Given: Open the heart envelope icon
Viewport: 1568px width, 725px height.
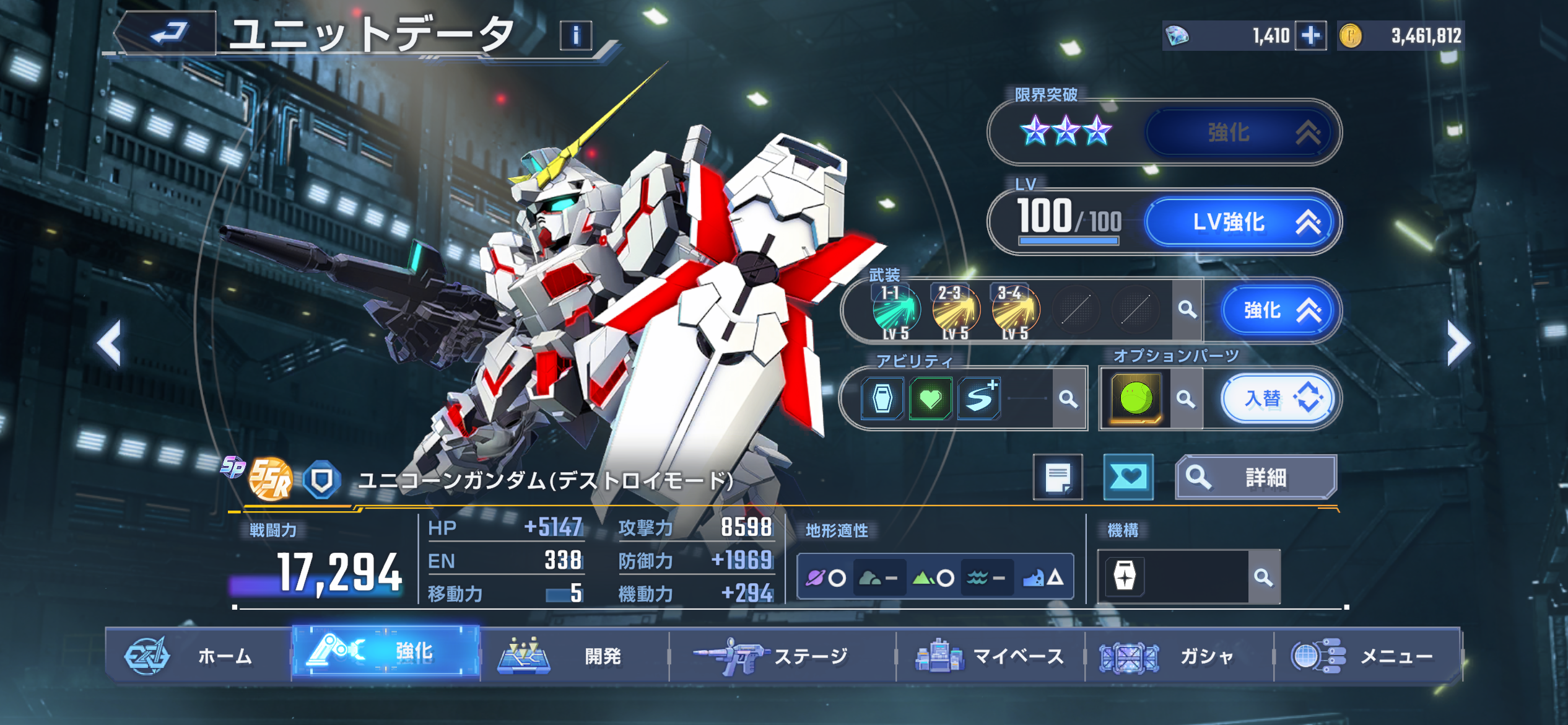Looking at the screenshot, I should click(1128, 477).
